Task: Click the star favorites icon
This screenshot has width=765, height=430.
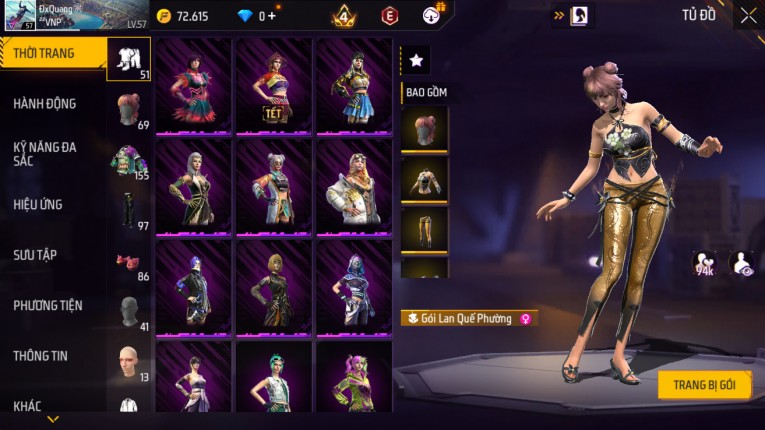Action: tap(416, 61)
